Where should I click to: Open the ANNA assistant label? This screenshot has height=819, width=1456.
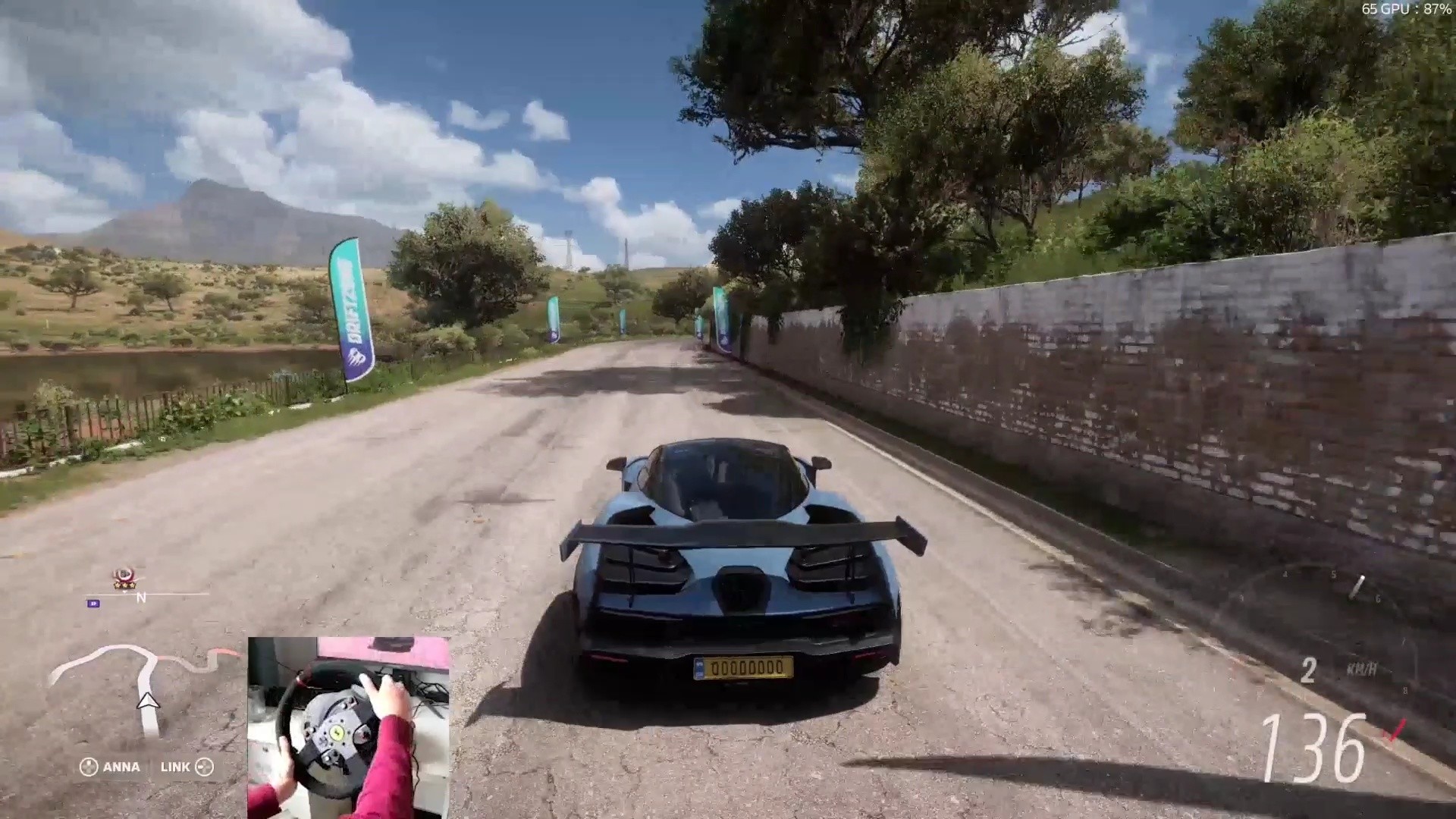click(111, 767)
